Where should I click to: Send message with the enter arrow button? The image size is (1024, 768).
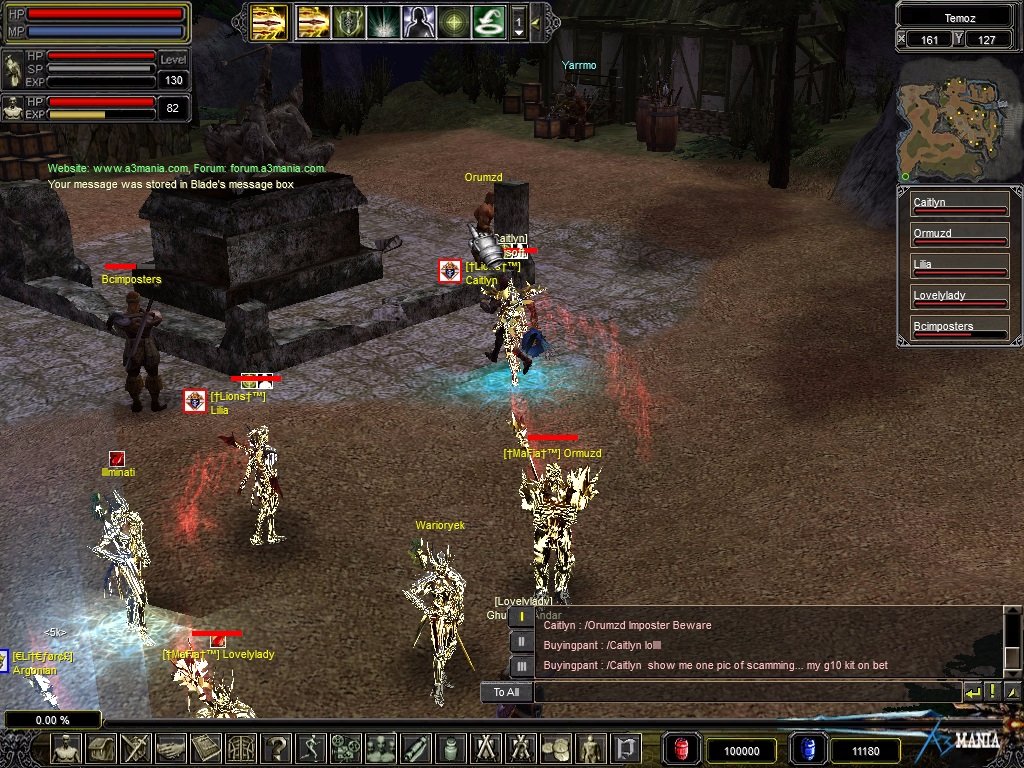[972, 692]
